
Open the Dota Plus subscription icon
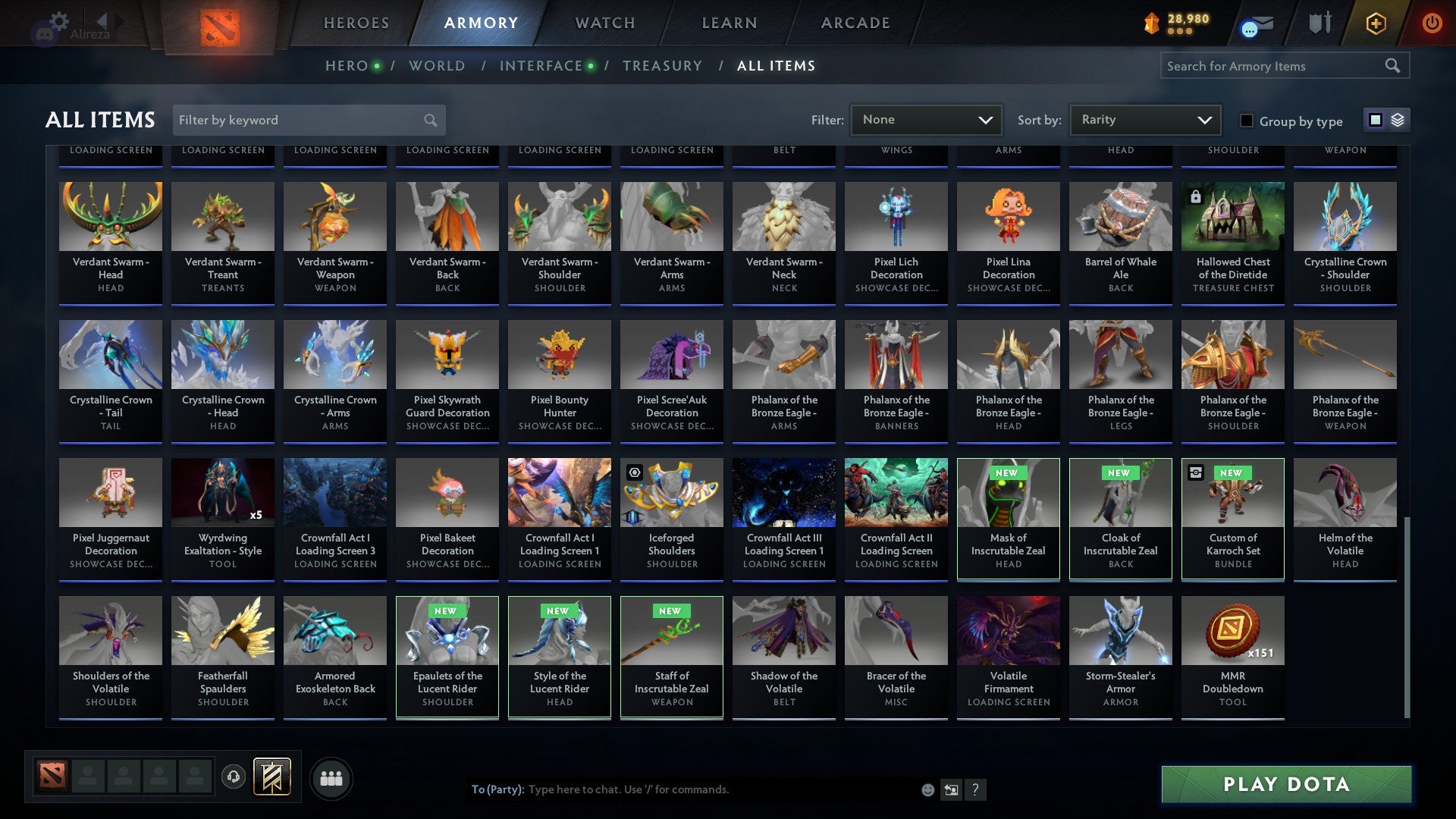coord(1376,23)
